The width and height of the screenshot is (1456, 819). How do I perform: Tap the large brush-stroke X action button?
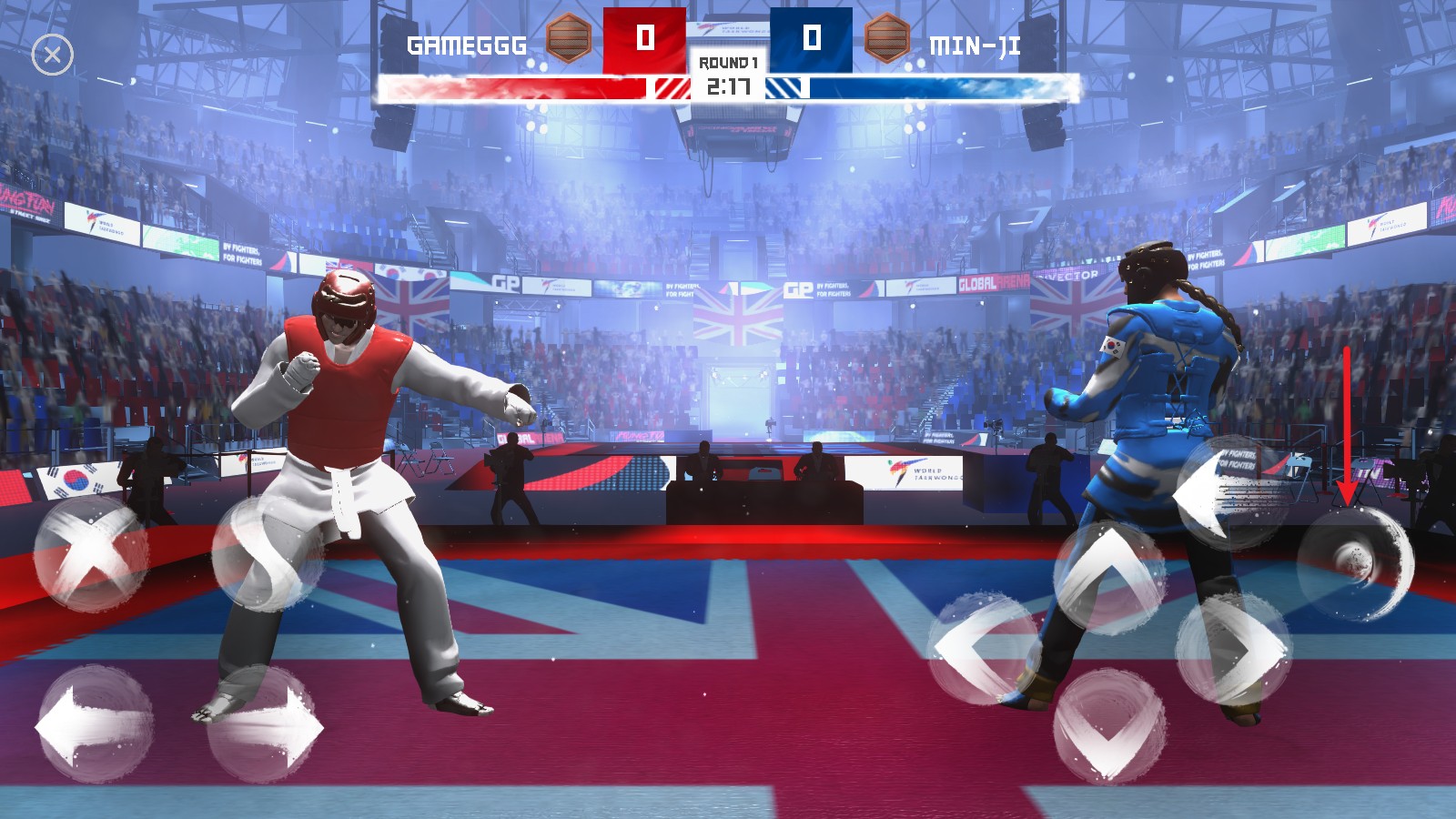pyautogui.click(x=91, y=552)
